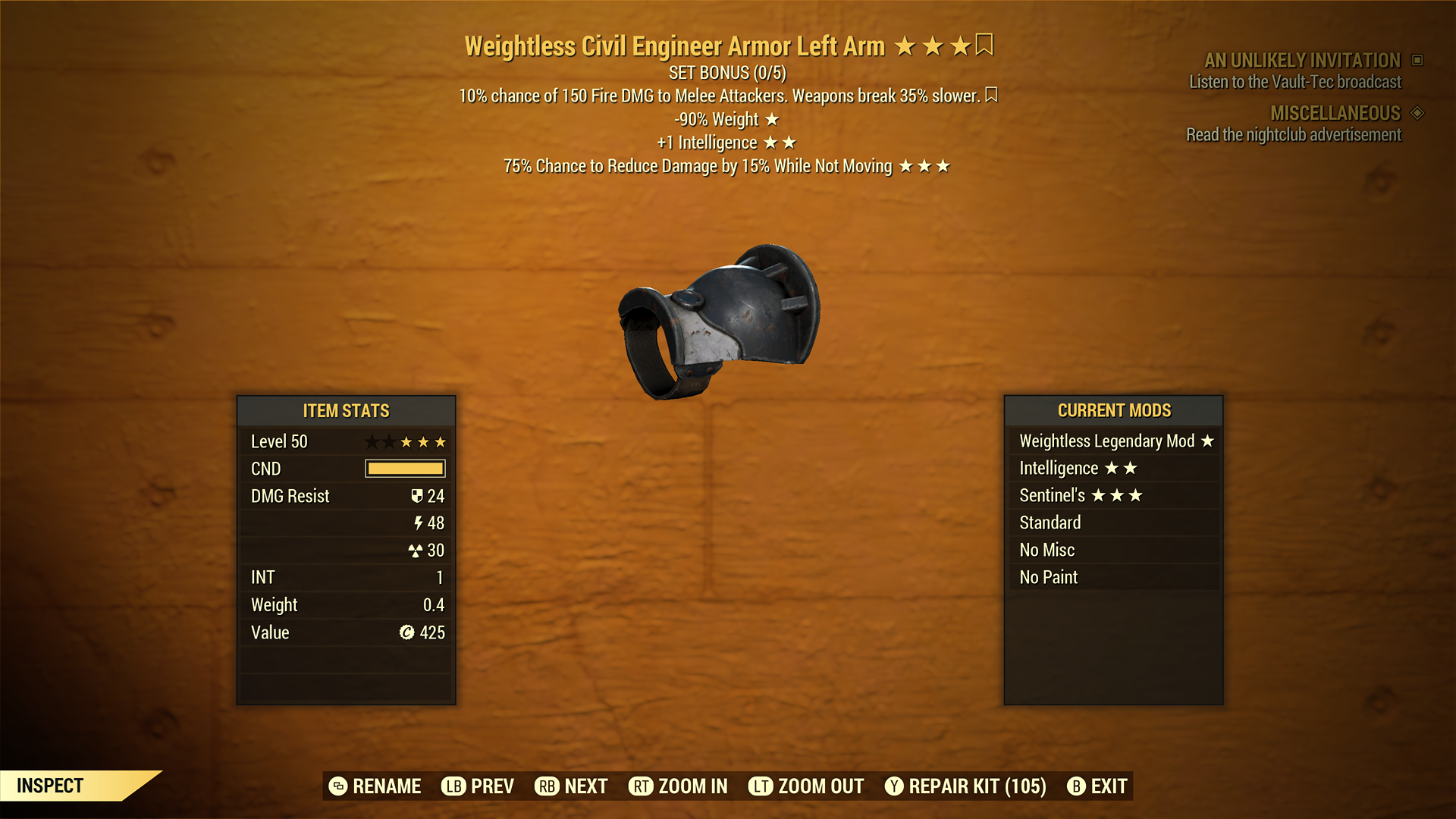Click the diamond icon beside Miscellaneous
This screenshot has width=1456, height=819.
(x=1417, y=113)
